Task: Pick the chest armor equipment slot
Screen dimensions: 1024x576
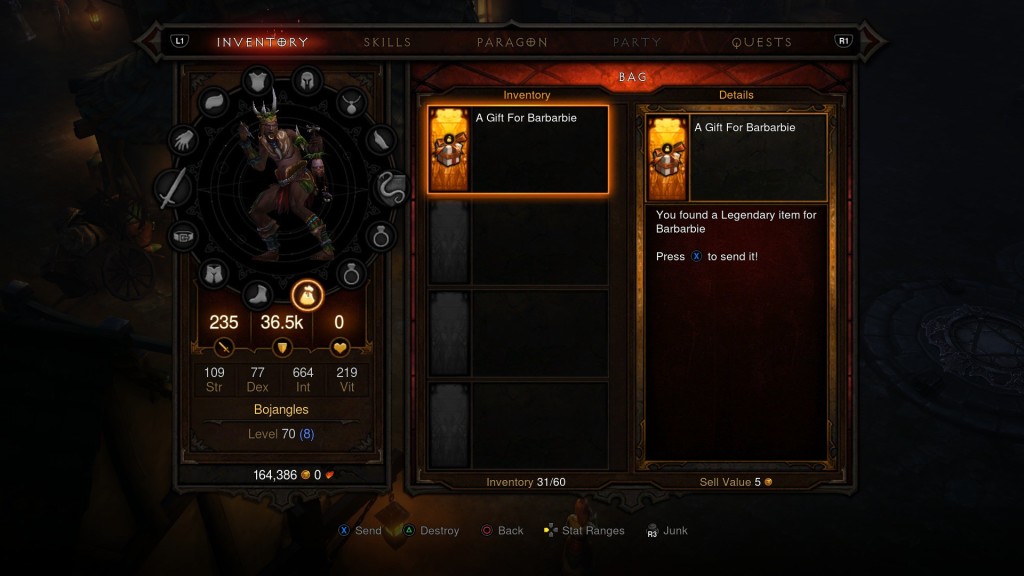Action: point(258,82)
